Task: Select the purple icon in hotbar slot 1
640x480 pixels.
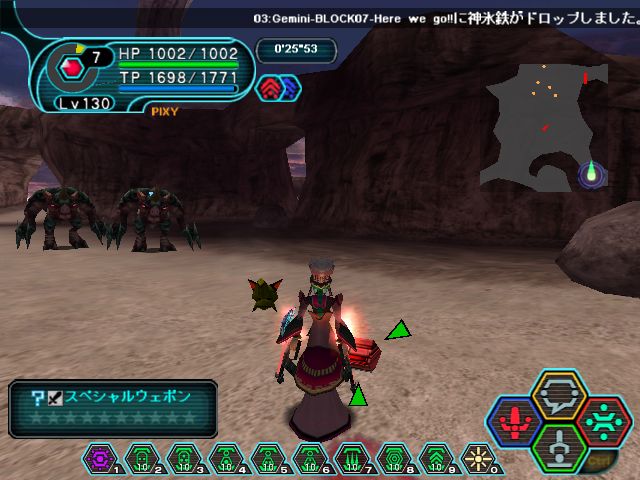Action: 100,459
